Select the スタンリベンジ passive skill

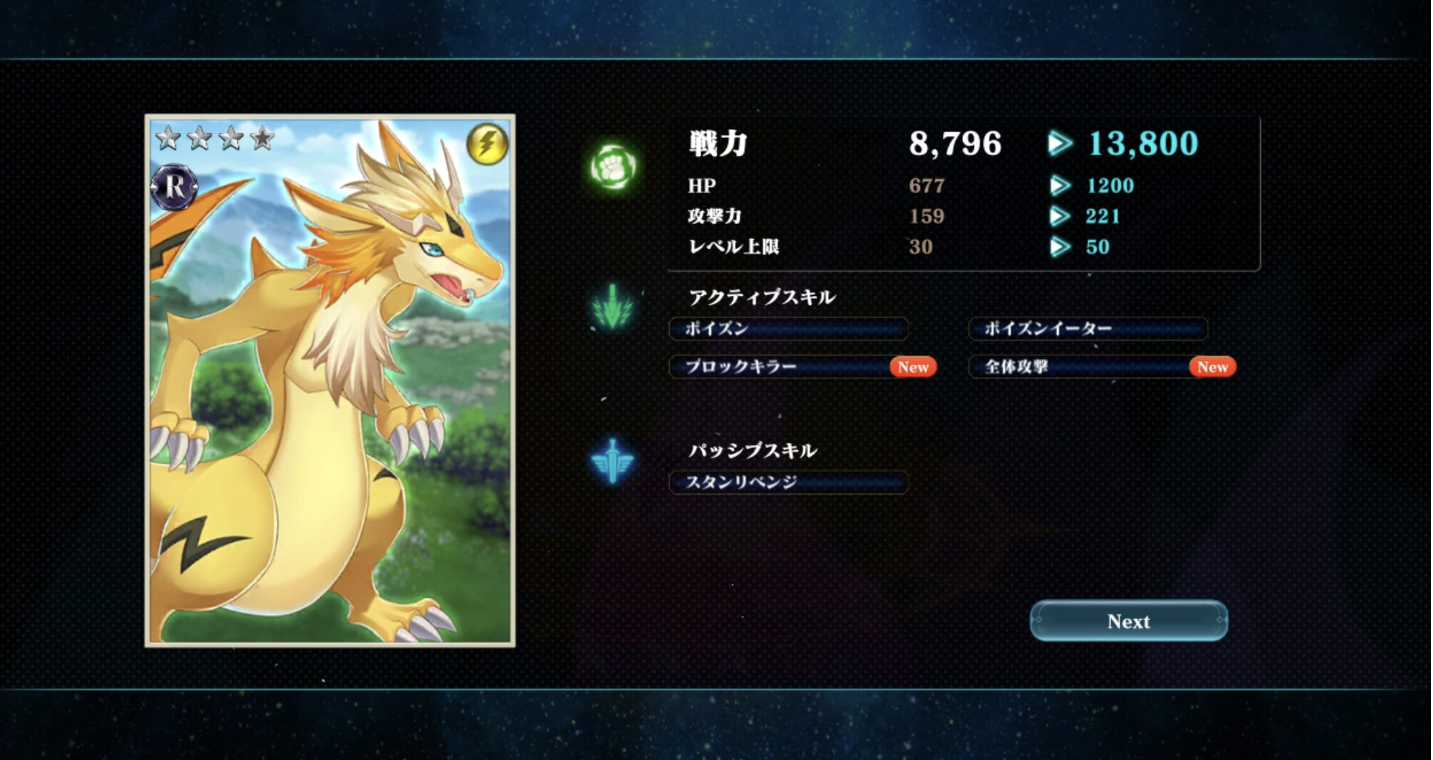pyautogui.click(x=788, y=482)
